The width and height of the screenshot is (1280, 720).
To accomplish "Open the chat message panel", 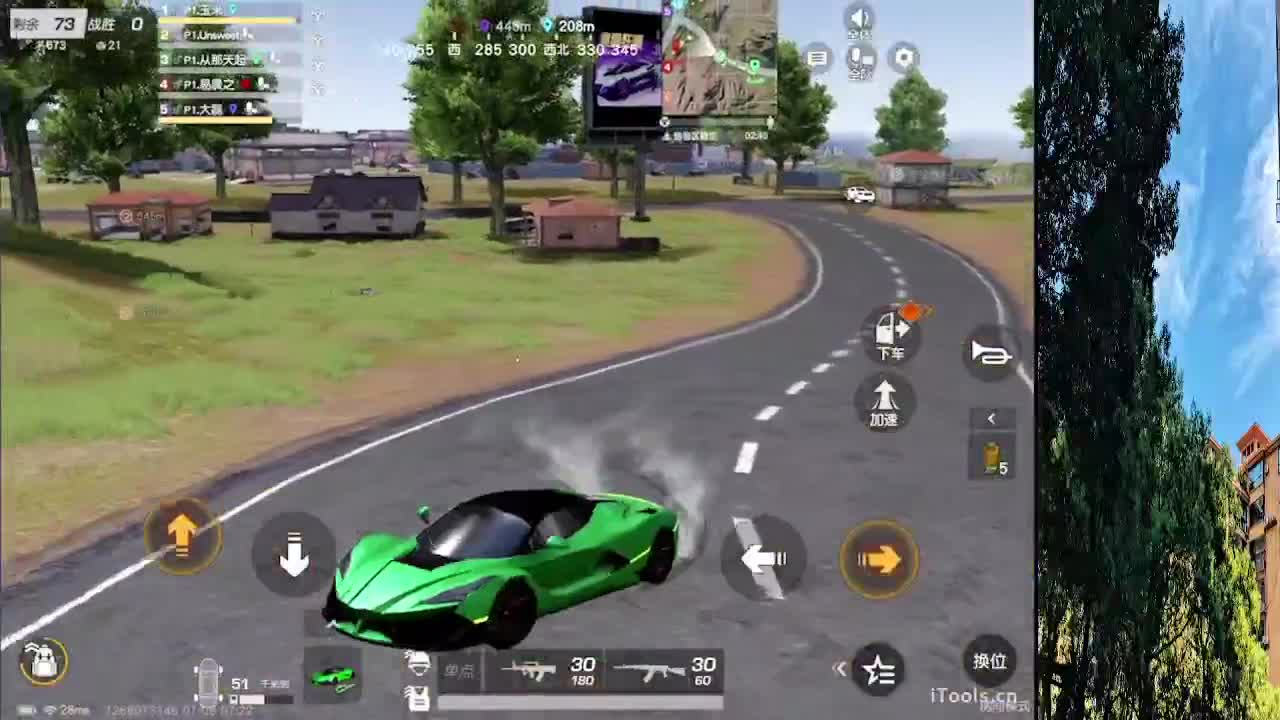I will (x=818, y=57).
